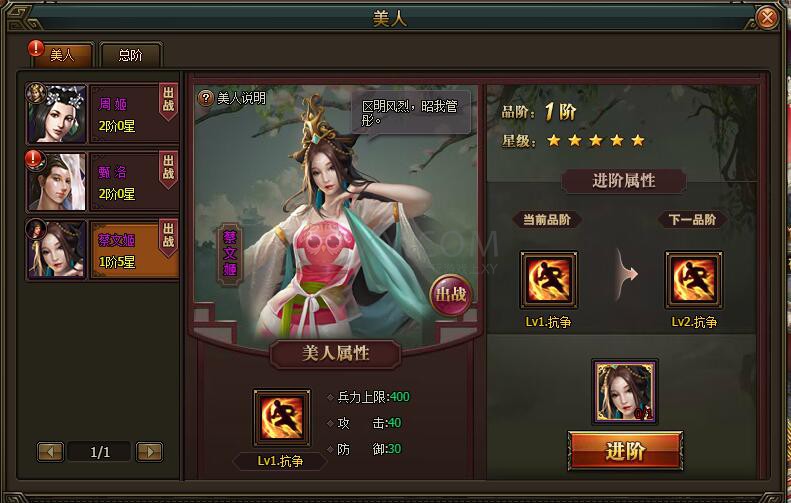Select 蔡文姬 in the beauty list

pyautogui.click(x=103, y=249)
